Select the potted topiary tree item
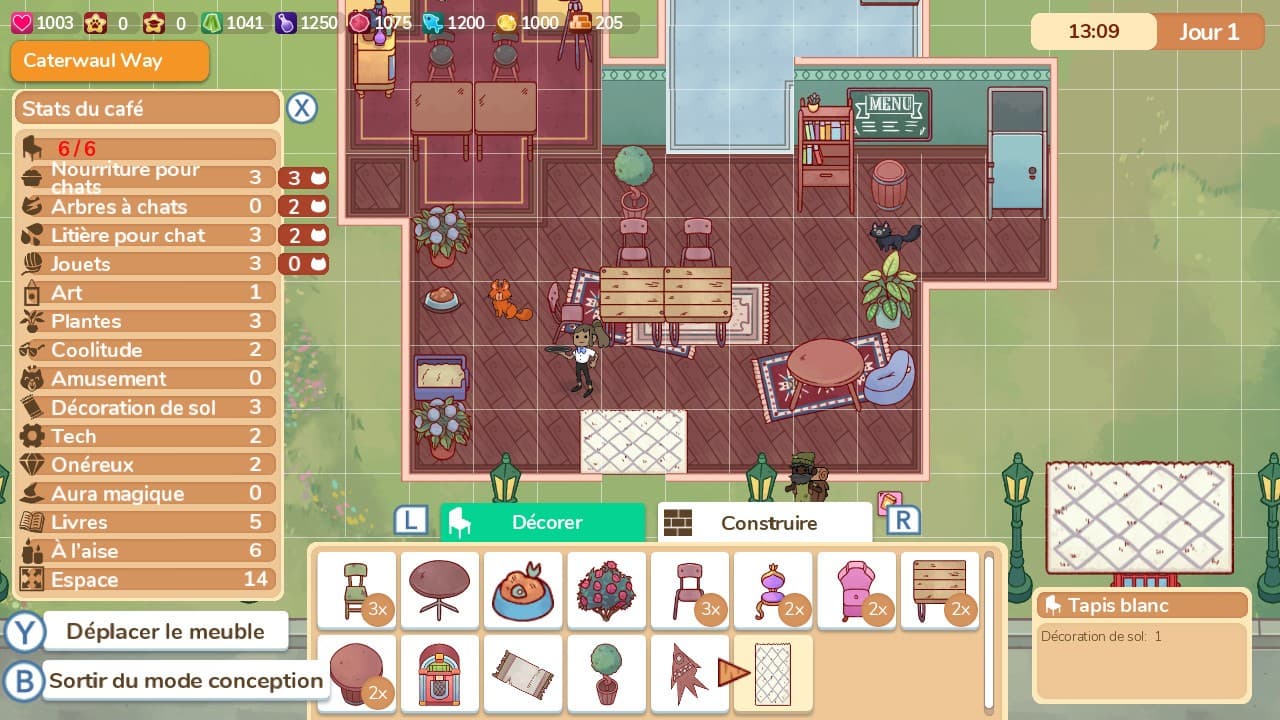 click(606, 673)
